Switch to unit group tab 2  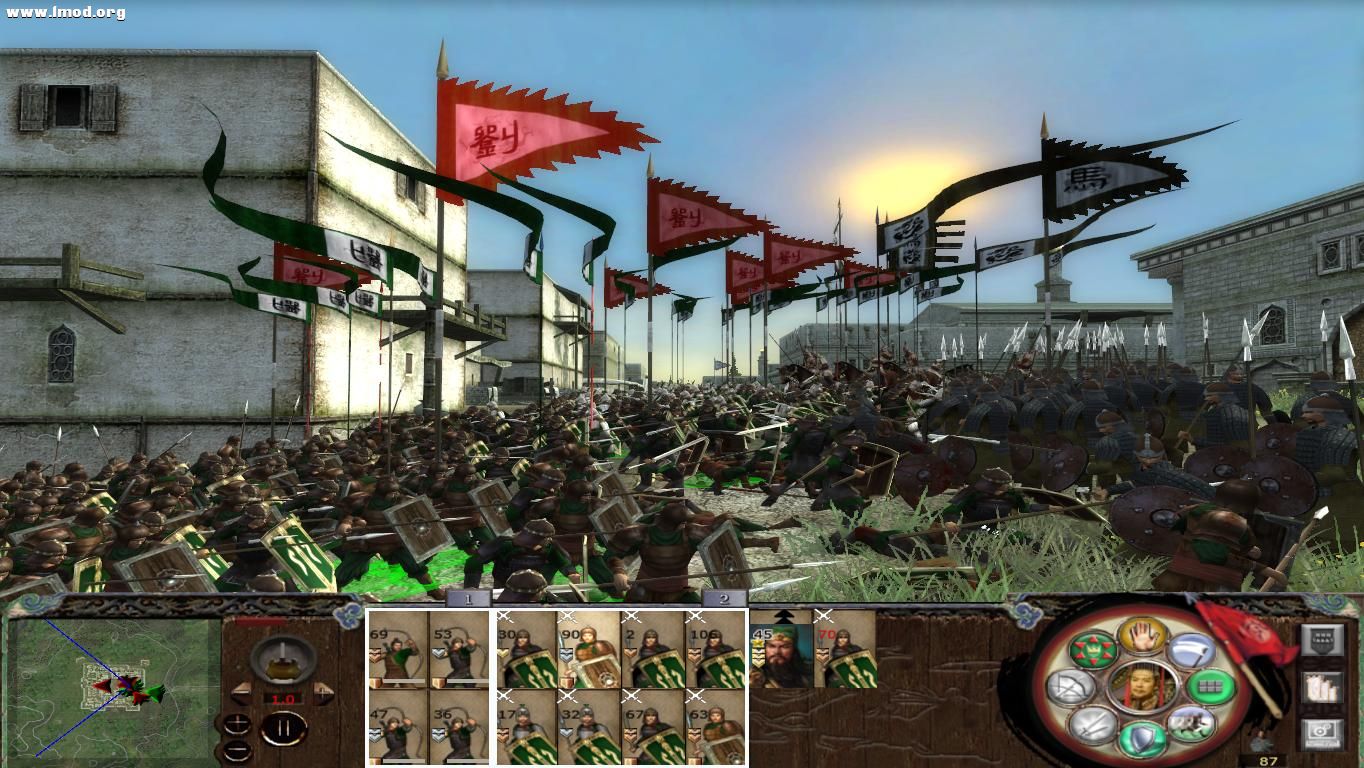point(723,598)
